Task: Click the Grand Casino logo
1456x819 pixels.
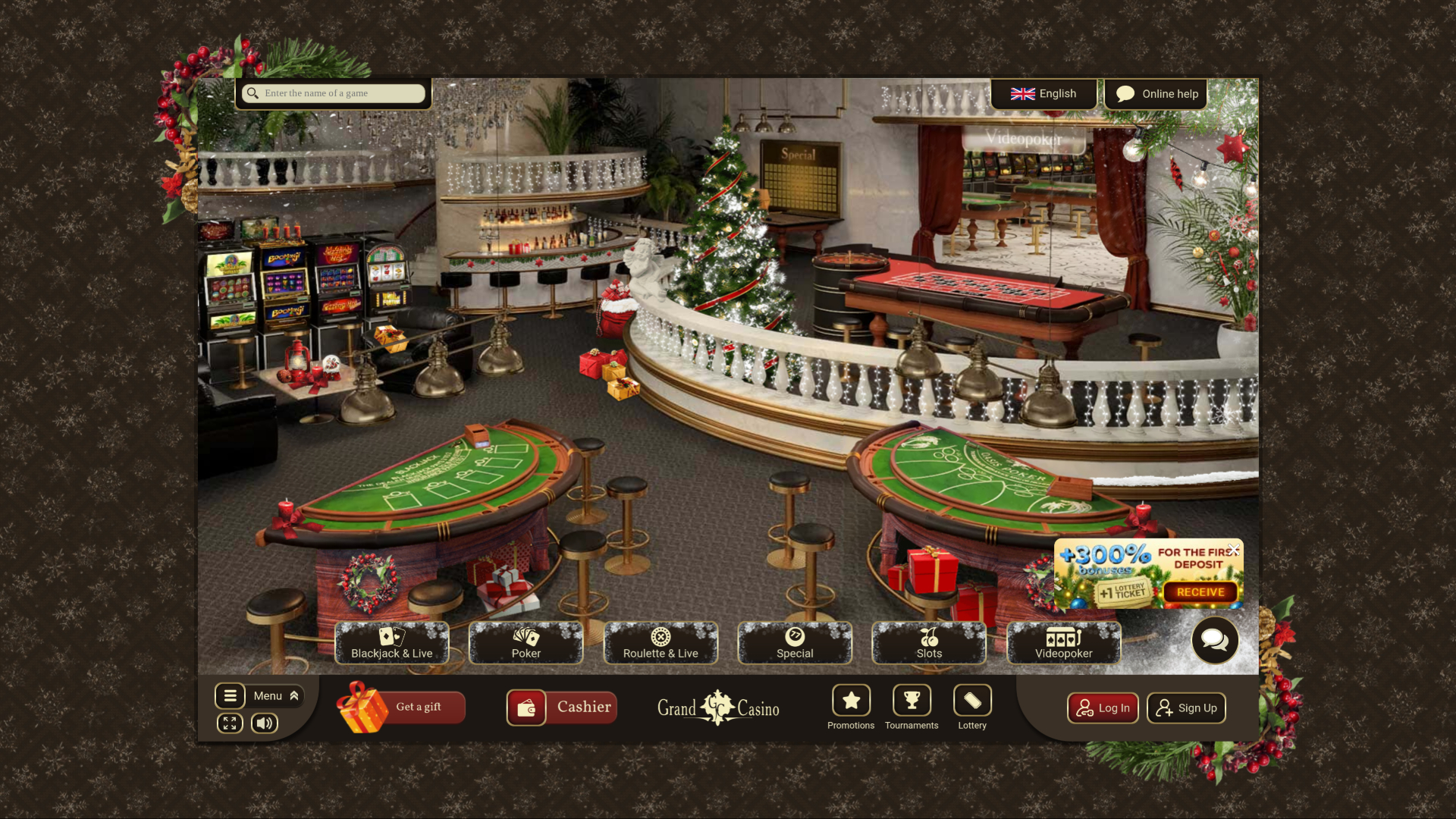Action: (x=717, y=708)
